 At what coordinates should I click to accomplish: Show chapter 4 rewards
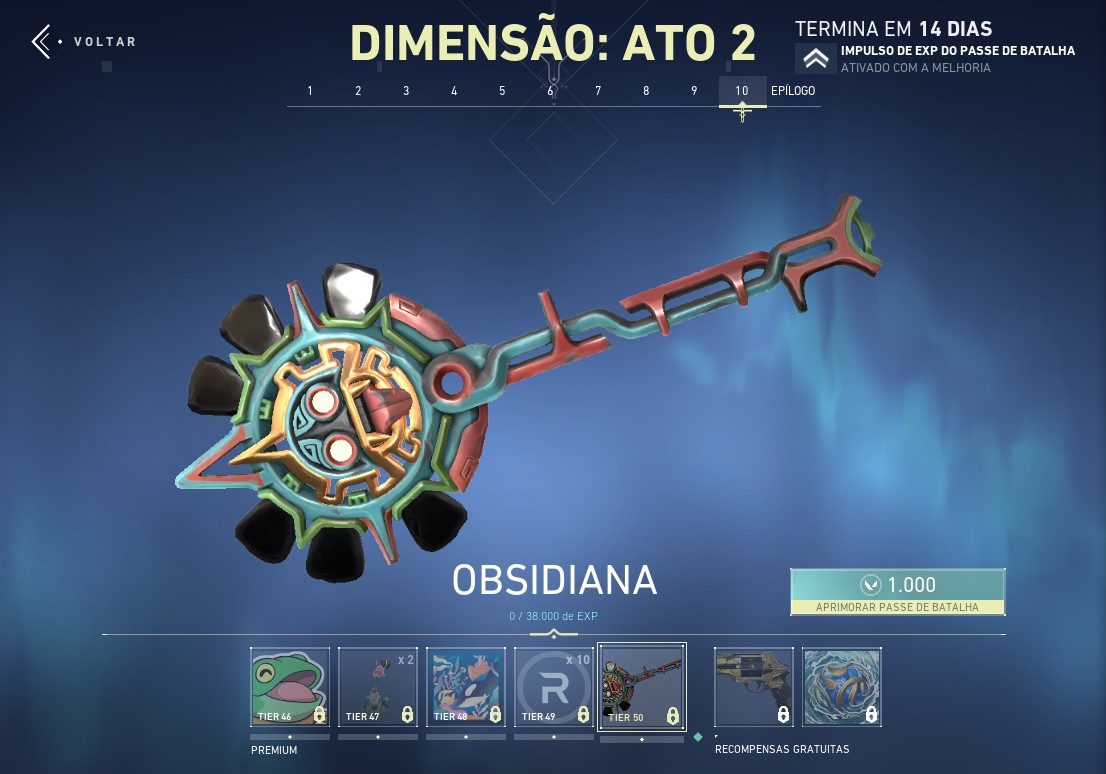point(454,91)
